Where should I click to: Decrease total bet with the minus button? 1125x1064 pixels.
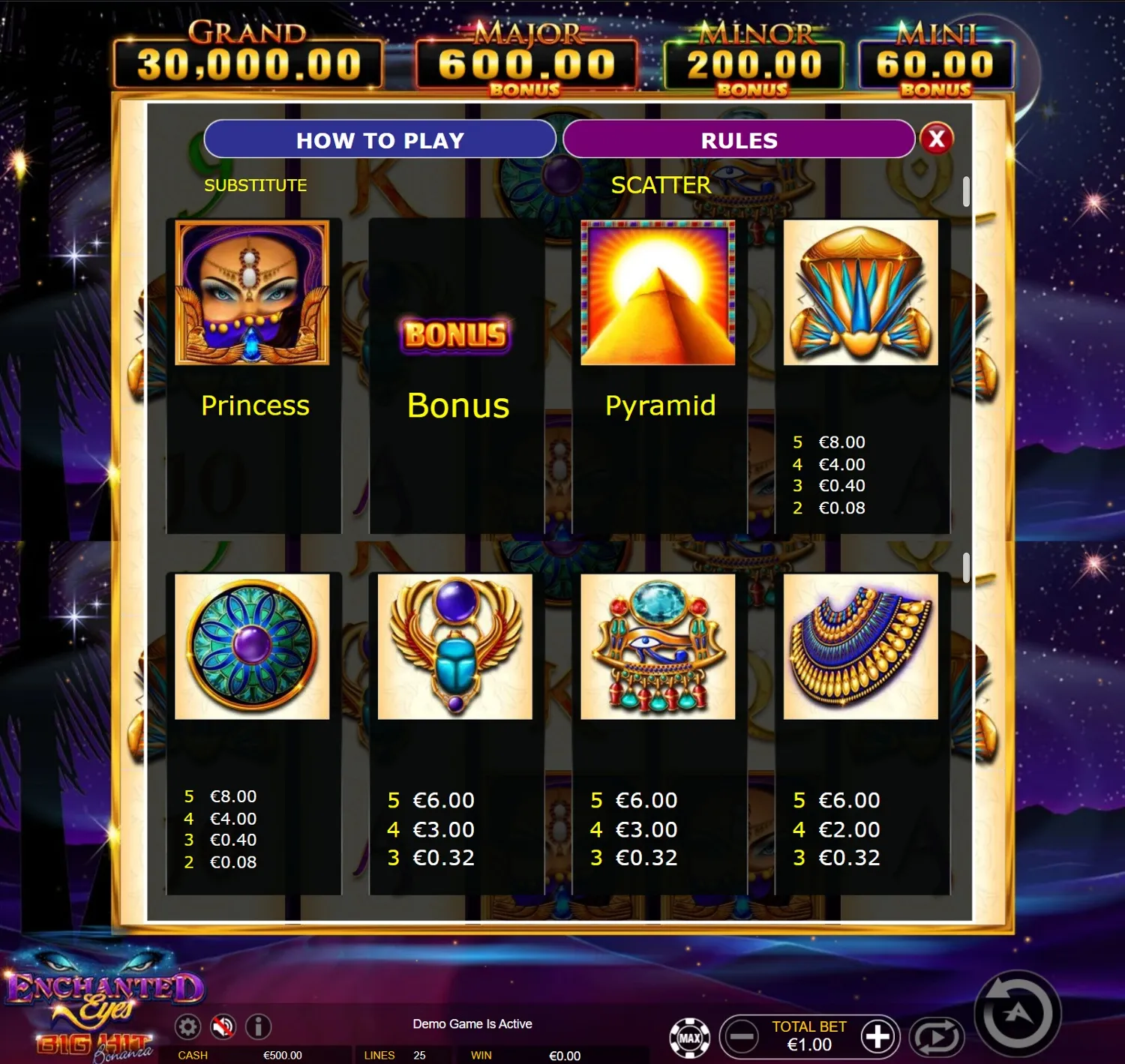click(x=742, y=1037)
